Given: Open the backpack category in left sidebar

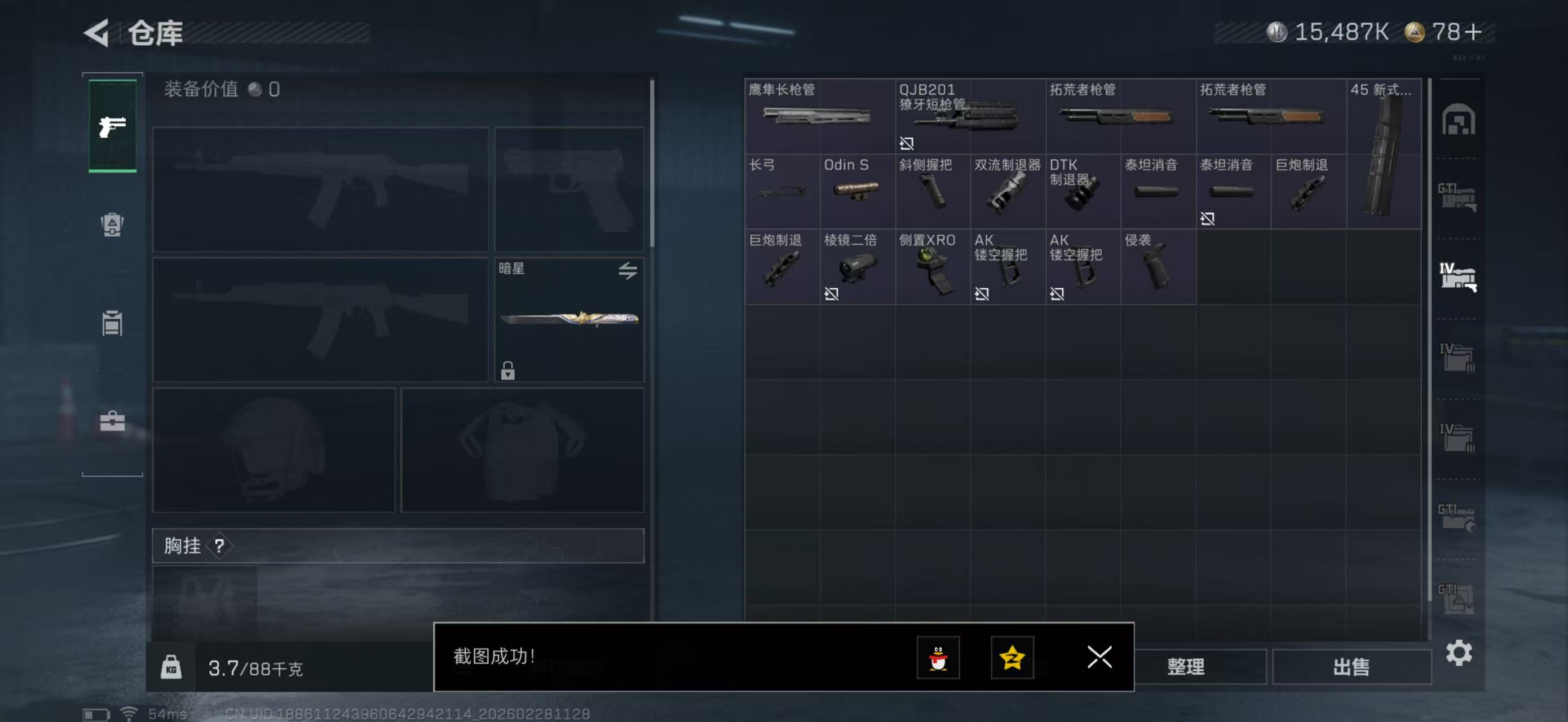Looking at the screenshot, I should pos(112,225).
